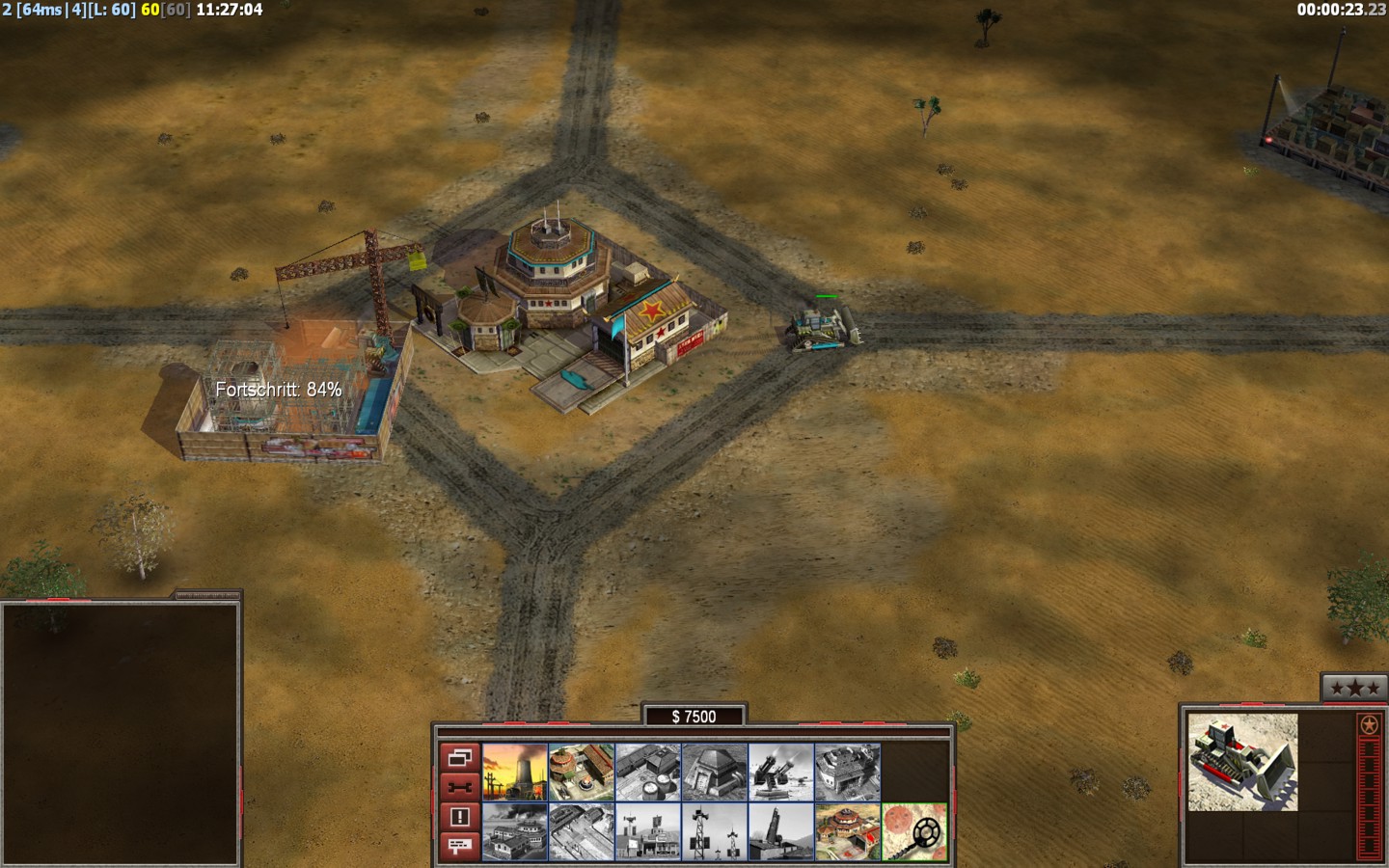This screenshot has height=868, width=1389.
Task: Select the Airfield build icon
Action: click(x=581, y=831)
